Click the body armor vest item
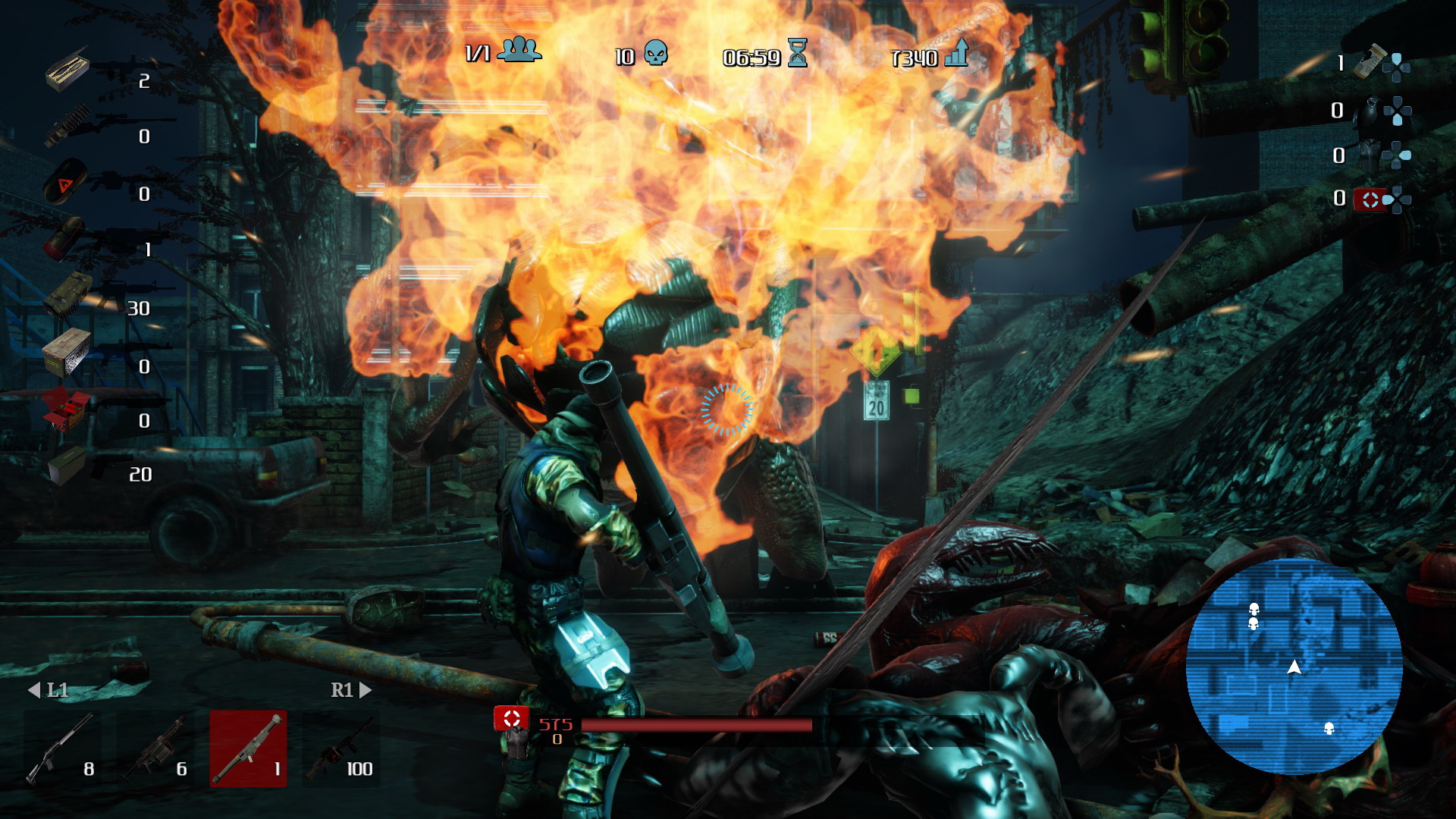The width and height of the screenshot is (1456, 819). (x=1370, y=155)
